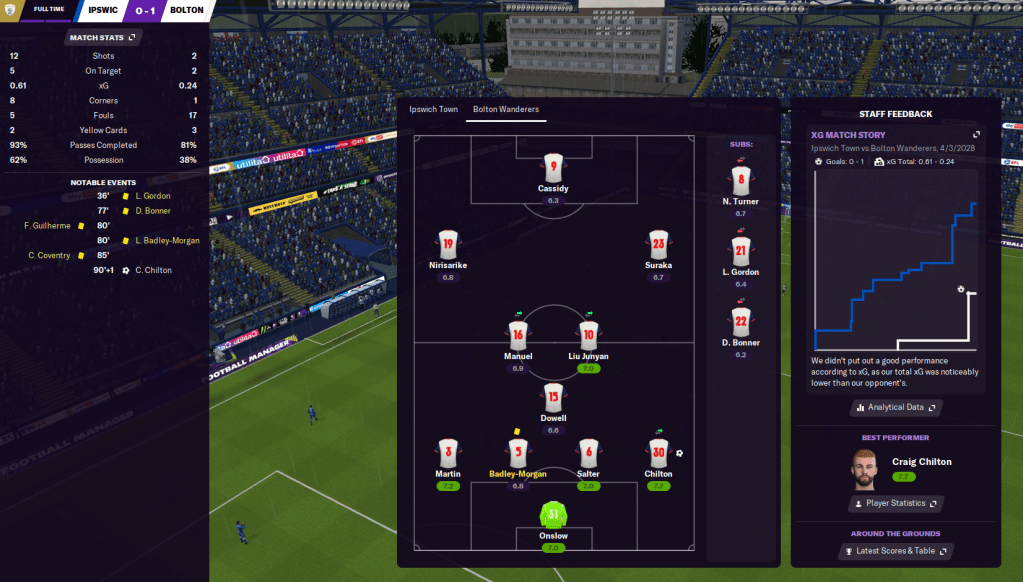Choose substitute L. Gordon's shirt
This screenshot has height=582, width=1023.
(740, 250)
